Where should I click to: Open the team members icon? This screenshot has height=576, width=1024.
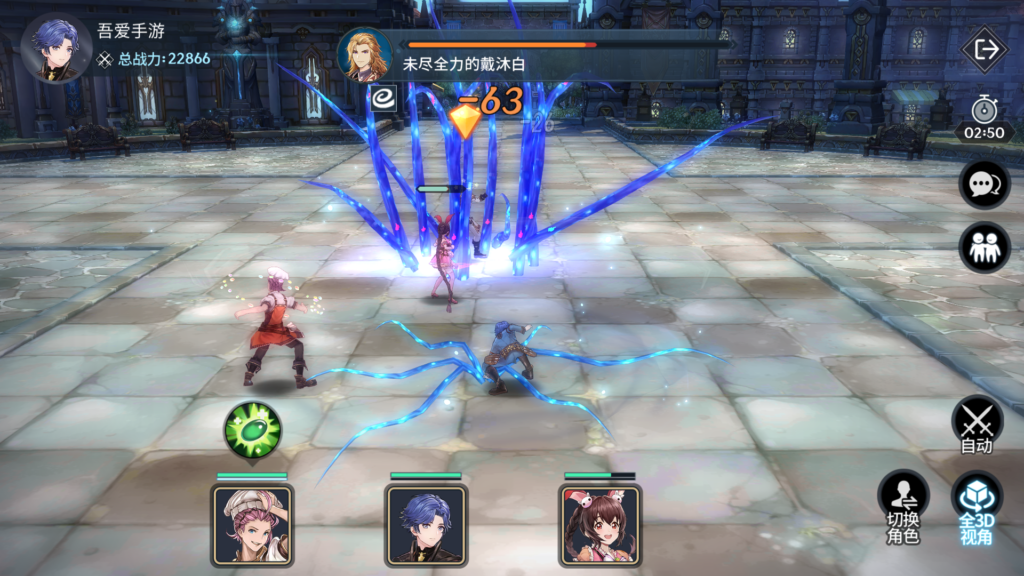(984, 247)
